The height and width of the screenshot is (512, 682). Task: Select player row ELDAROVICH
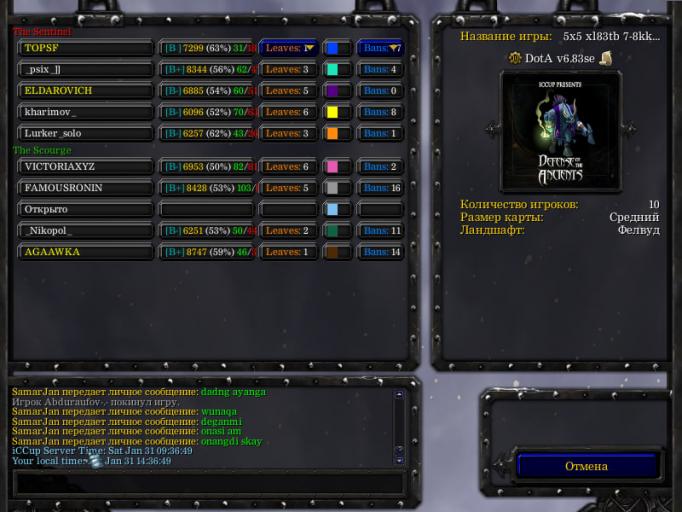(86, 91)
